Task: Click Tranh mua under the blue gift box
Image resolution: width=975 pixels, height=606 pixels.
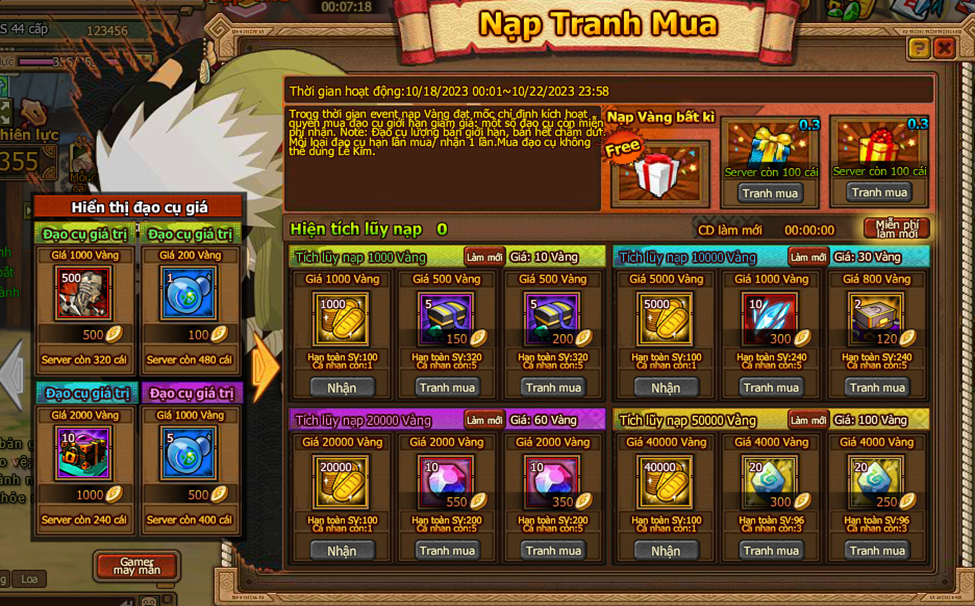Action: tap(770, 193)
